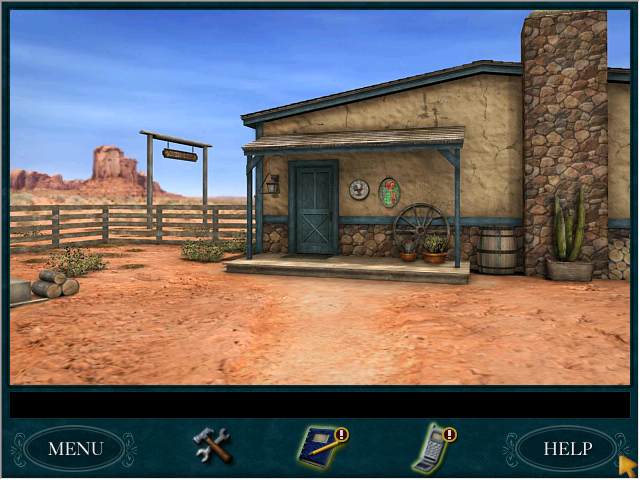Click the HELP button
Screen dimensions: 640x480
(567, 449)
